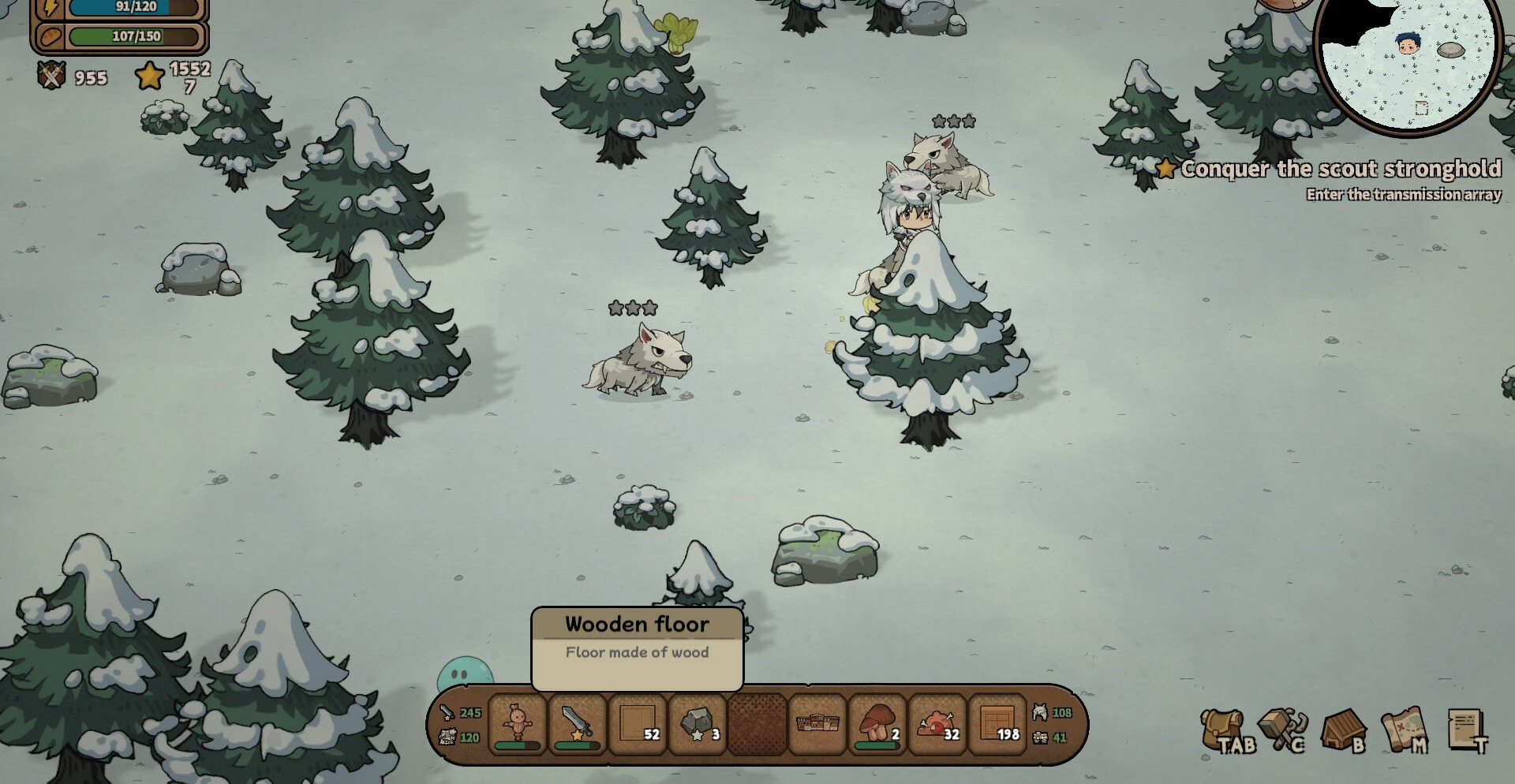The image size is (1515, 784).
Task: Open the backpack inventory icon
Action: coord(1225,730)
